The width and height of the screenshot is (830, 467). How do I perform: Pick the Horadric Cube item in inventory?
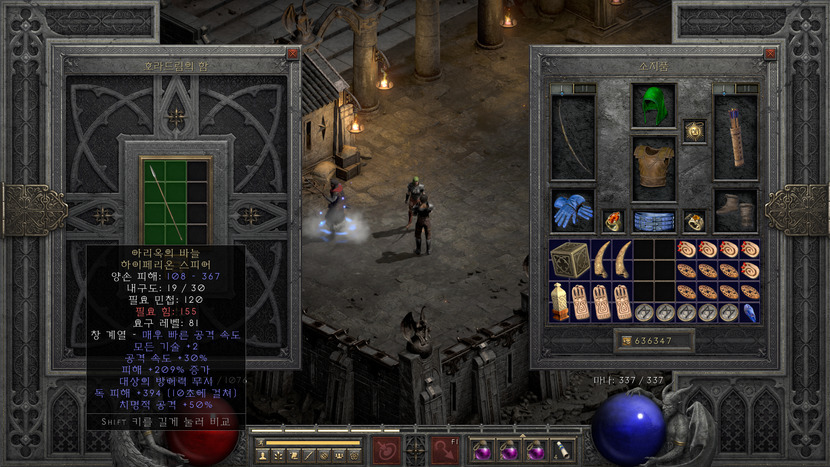tap(570, 259)
